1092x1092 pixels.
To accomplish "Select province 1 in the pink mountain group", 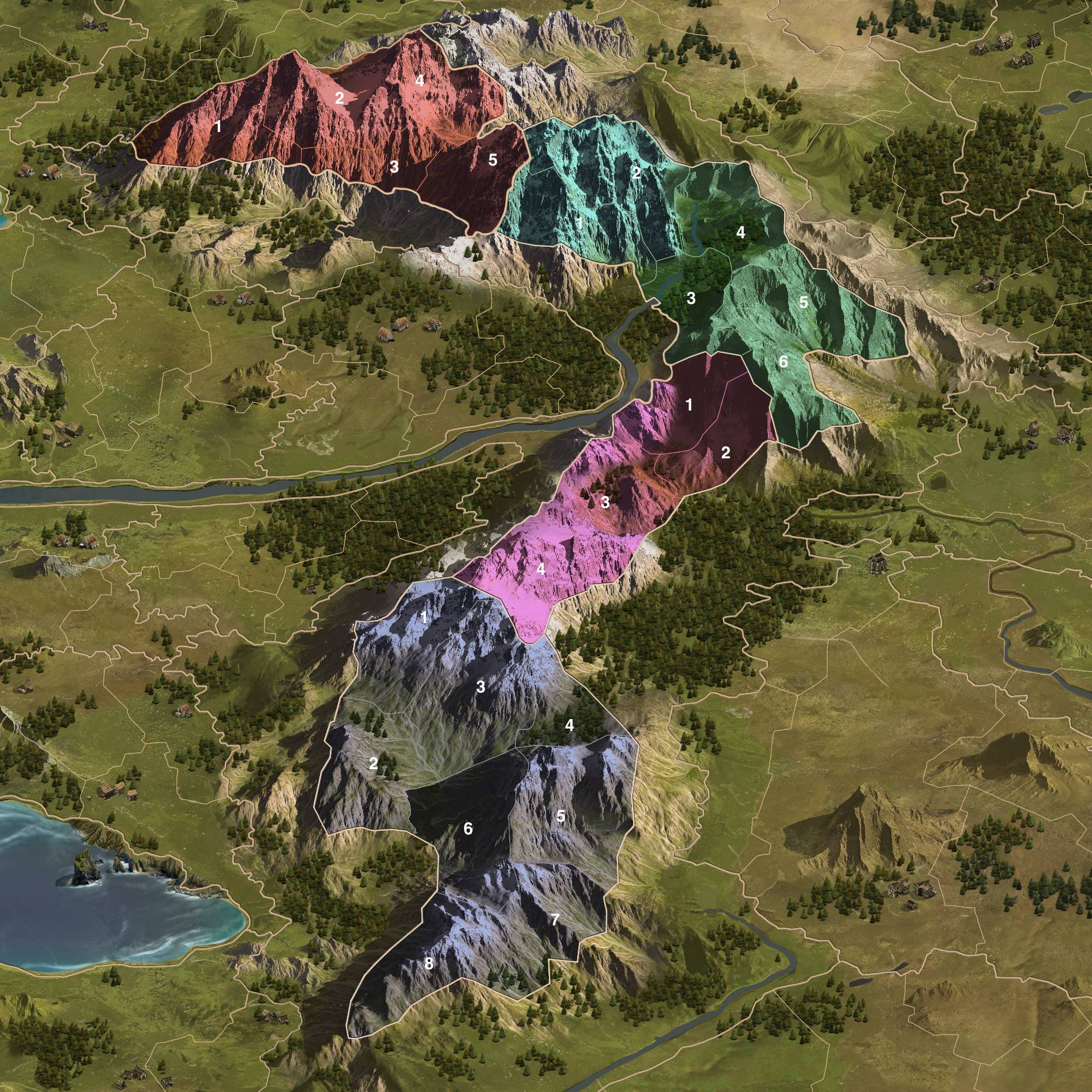I will click(688, 405).
